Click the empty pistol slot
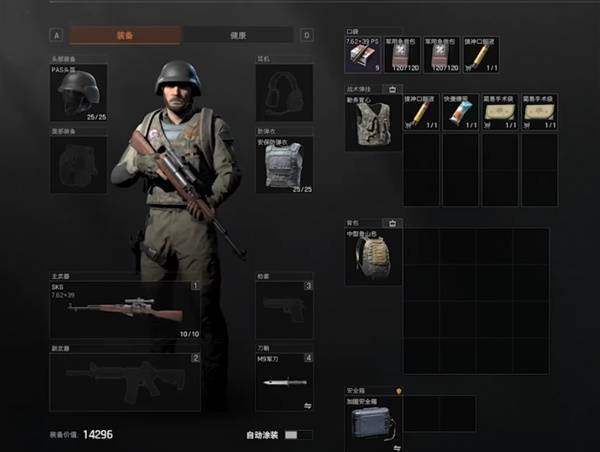This screenshot has height=452, width=600. 284,309
